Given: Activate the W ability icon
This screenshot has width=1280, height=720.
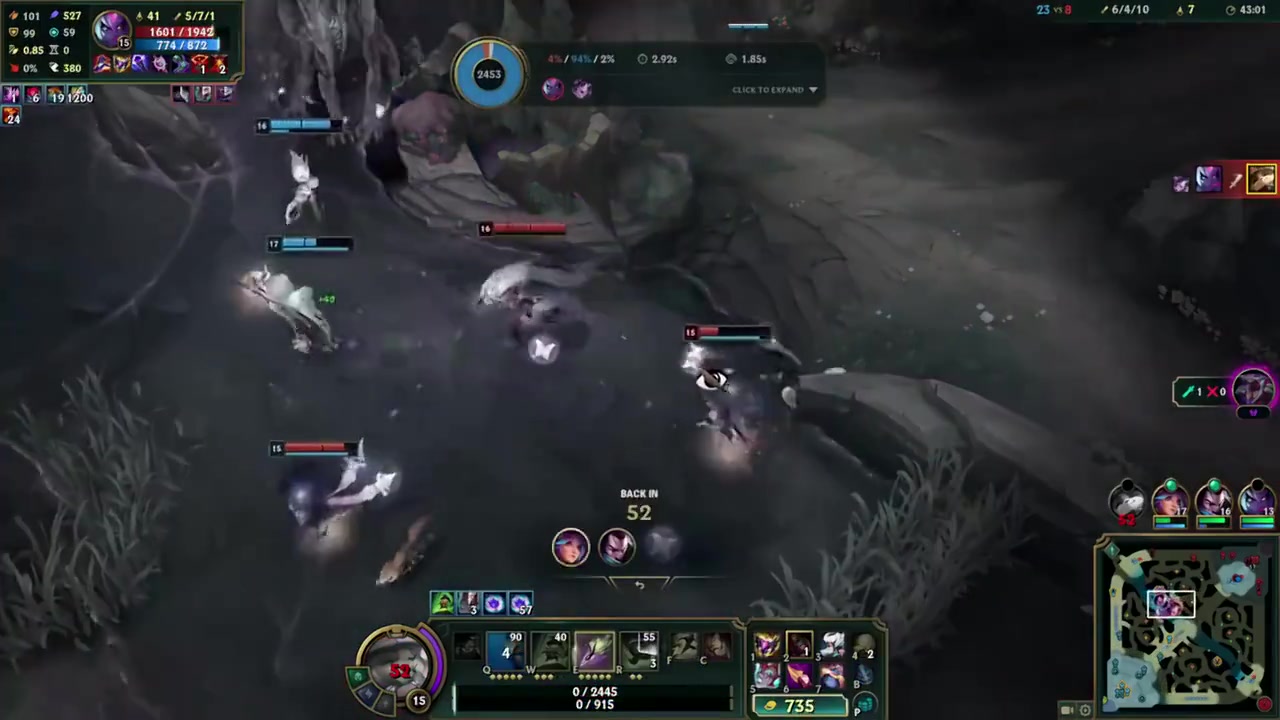Looking at the screenshot, I should 550,652.
